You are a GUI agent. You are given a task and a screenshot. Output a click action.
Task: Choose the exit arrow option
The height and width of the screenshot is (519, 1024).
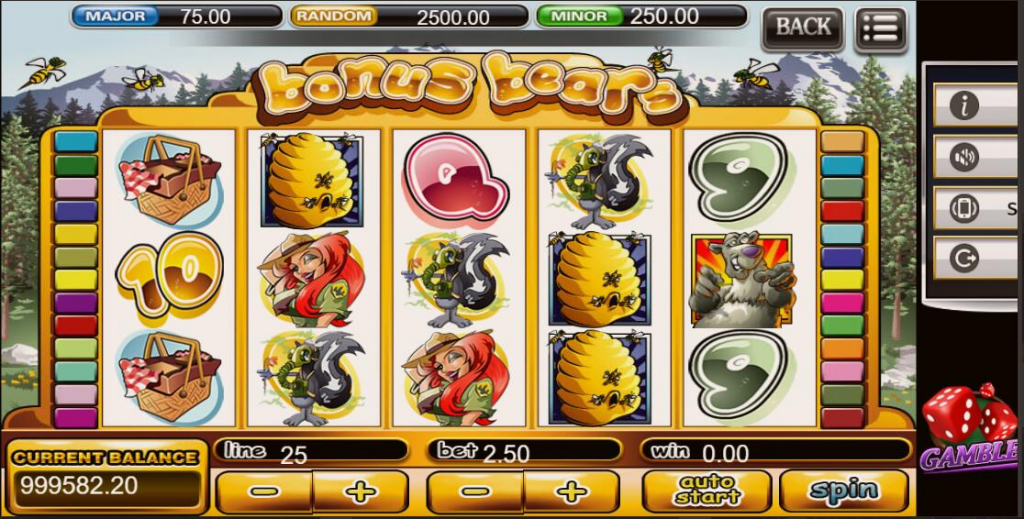click(x=964, y=259)
